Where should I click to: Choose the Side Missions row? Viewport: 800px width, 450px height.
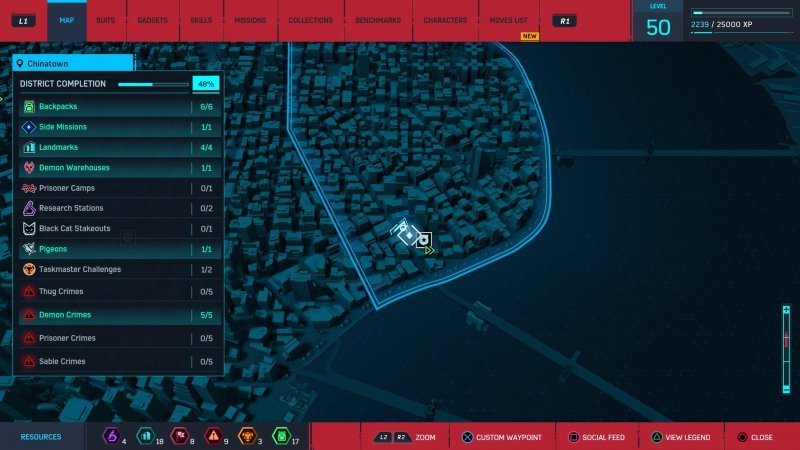pyautogui.click(x=118, y=127)
